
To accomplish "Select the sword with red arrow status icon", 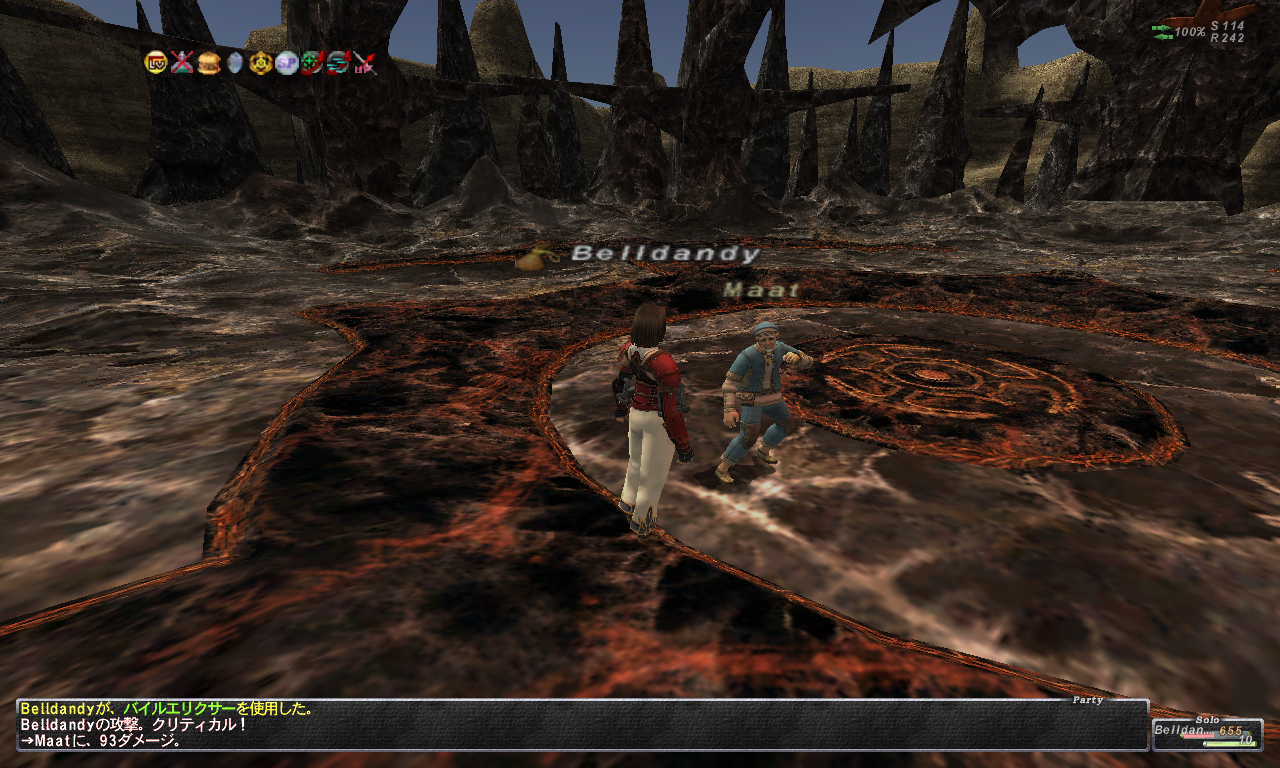I will [x=365, y=63].
